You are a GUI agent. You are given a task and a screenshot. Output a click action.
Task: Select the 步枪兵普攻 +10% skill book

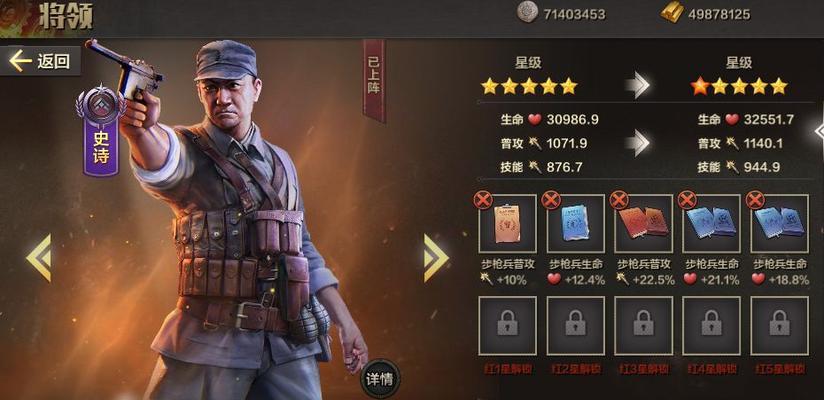[x=507, y=224]
